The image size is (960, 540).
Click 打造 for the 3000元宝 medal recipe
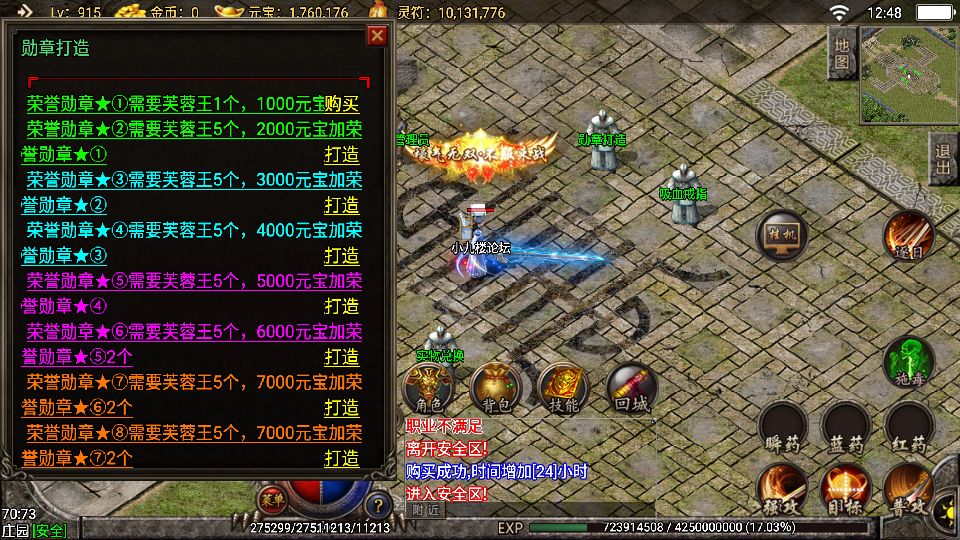pos(341,206)
